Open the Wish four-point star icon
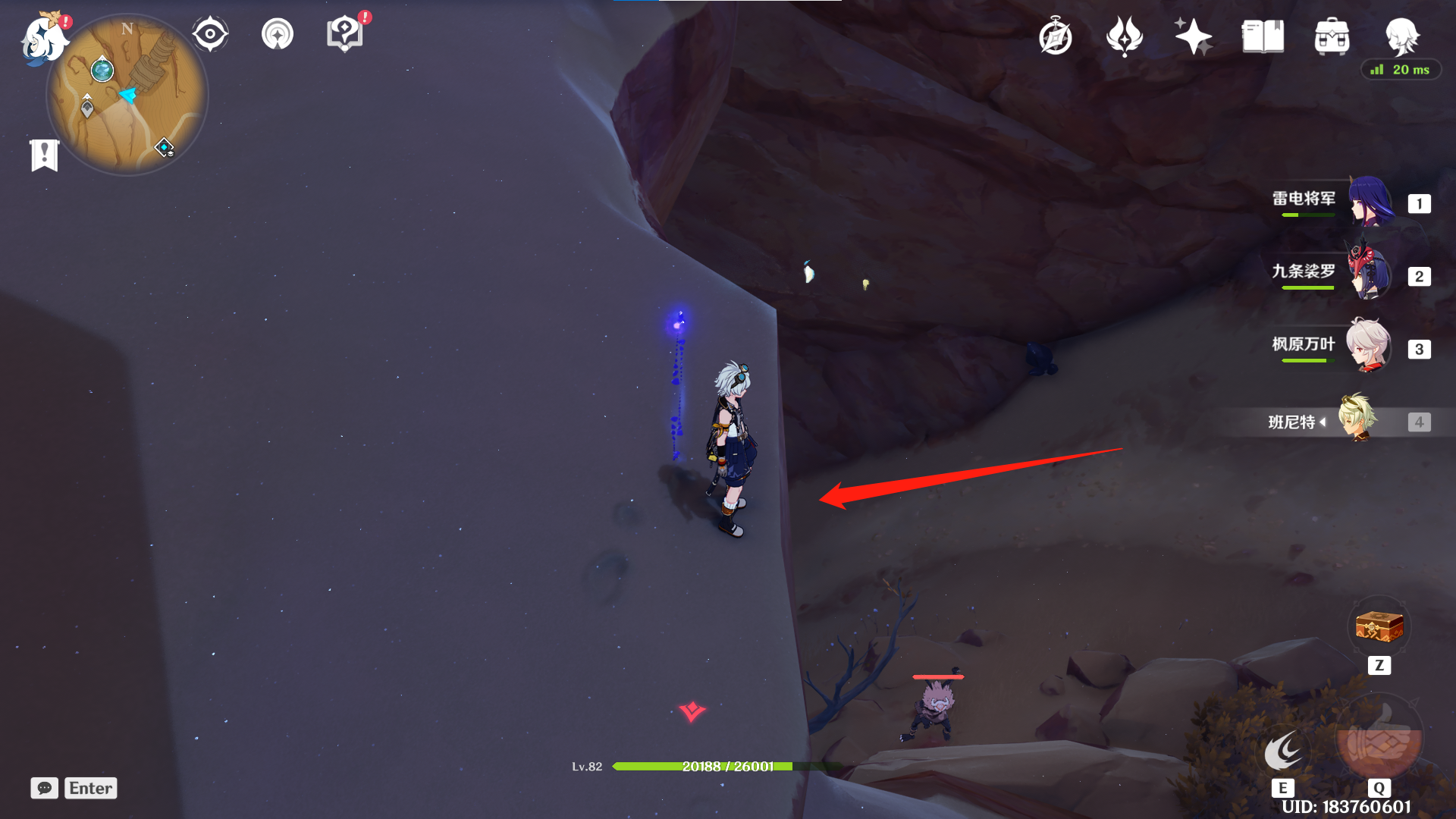The width and height of the screenshot is (1456, 819). pos(1193,36)
